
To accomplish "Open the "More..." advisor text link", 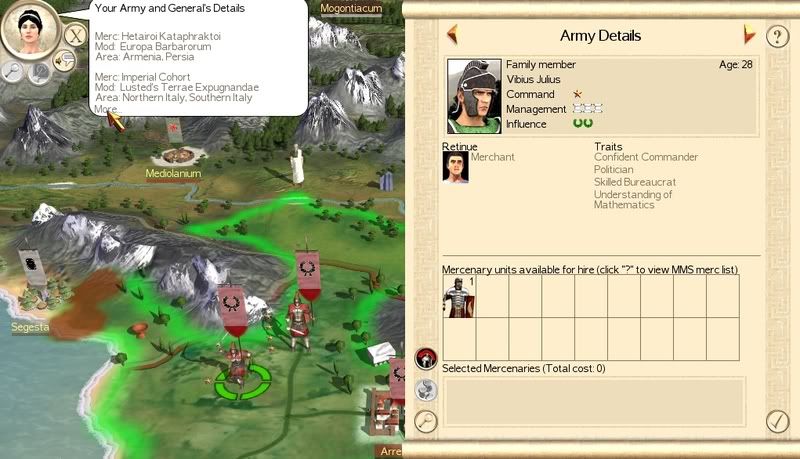I will [x=106, y=108].
